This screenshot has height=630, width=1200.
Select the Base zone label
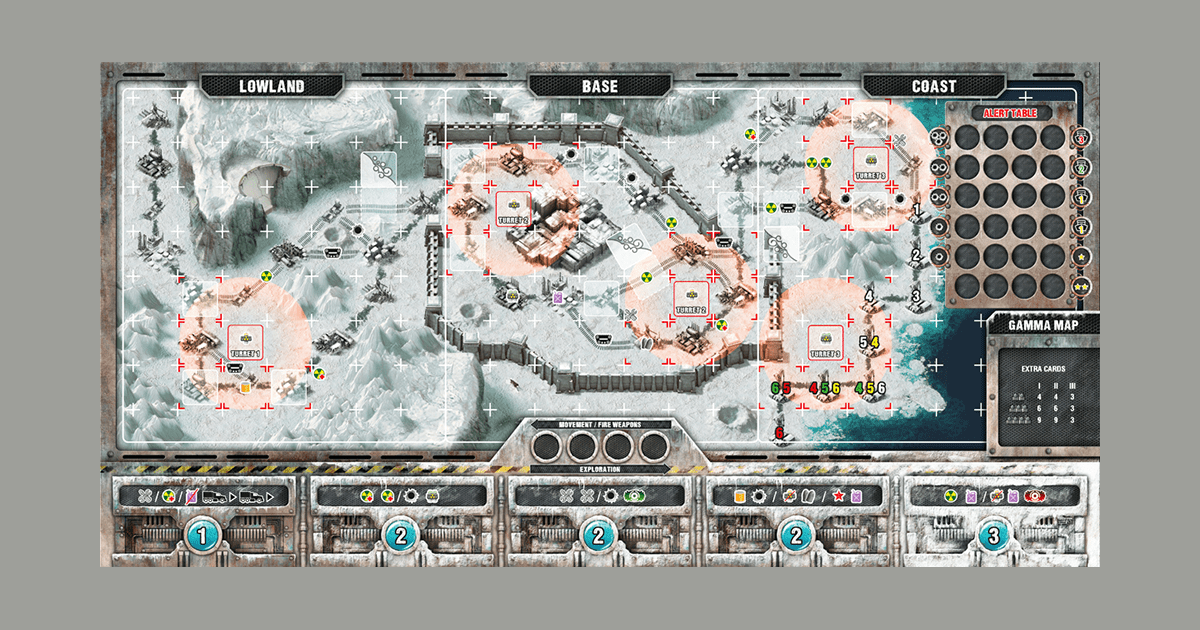[x=599, y=86]
